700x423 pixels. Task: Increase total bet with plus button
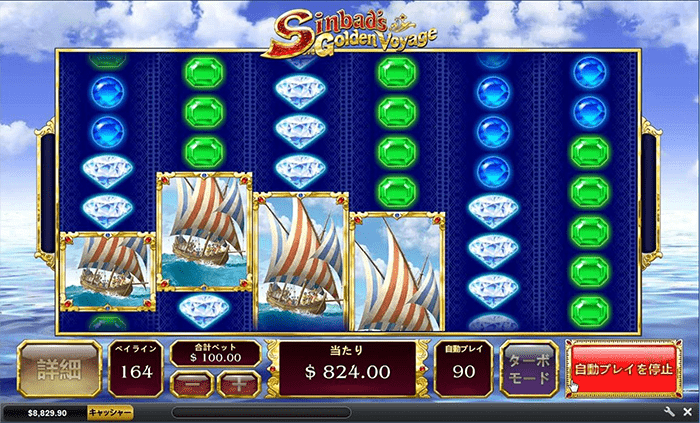click(237, 381)
